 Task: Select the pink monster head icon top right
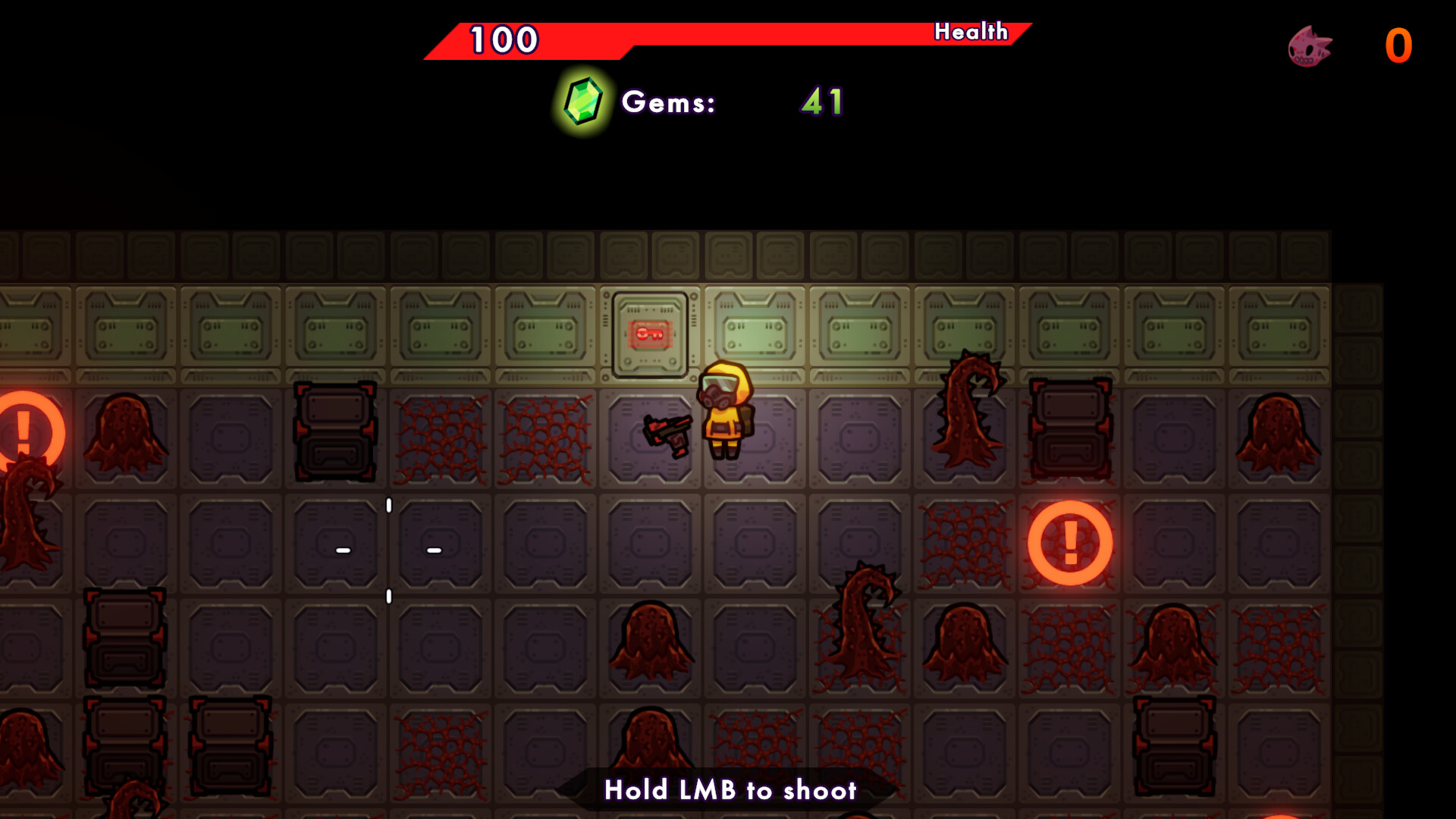point(1307,47)
